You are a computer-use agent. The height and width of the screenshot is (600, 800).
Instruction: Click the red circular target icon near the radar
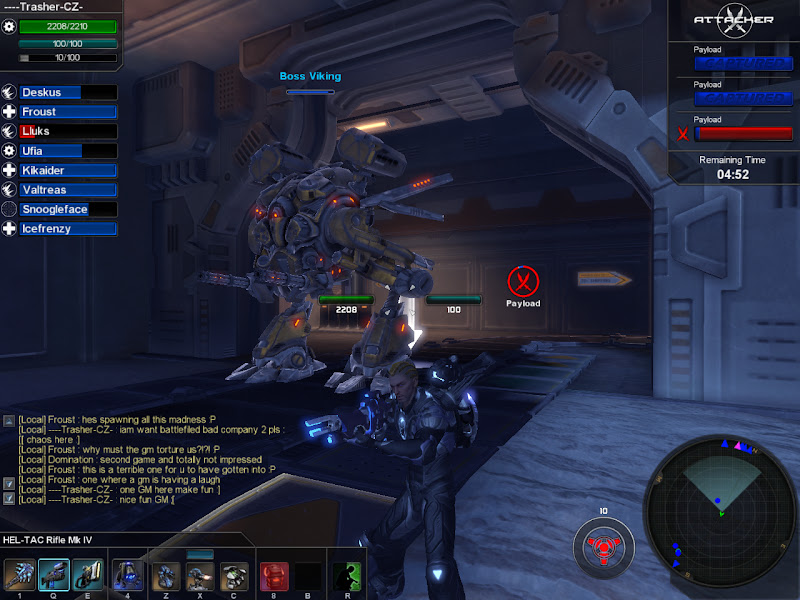(602, 545)
